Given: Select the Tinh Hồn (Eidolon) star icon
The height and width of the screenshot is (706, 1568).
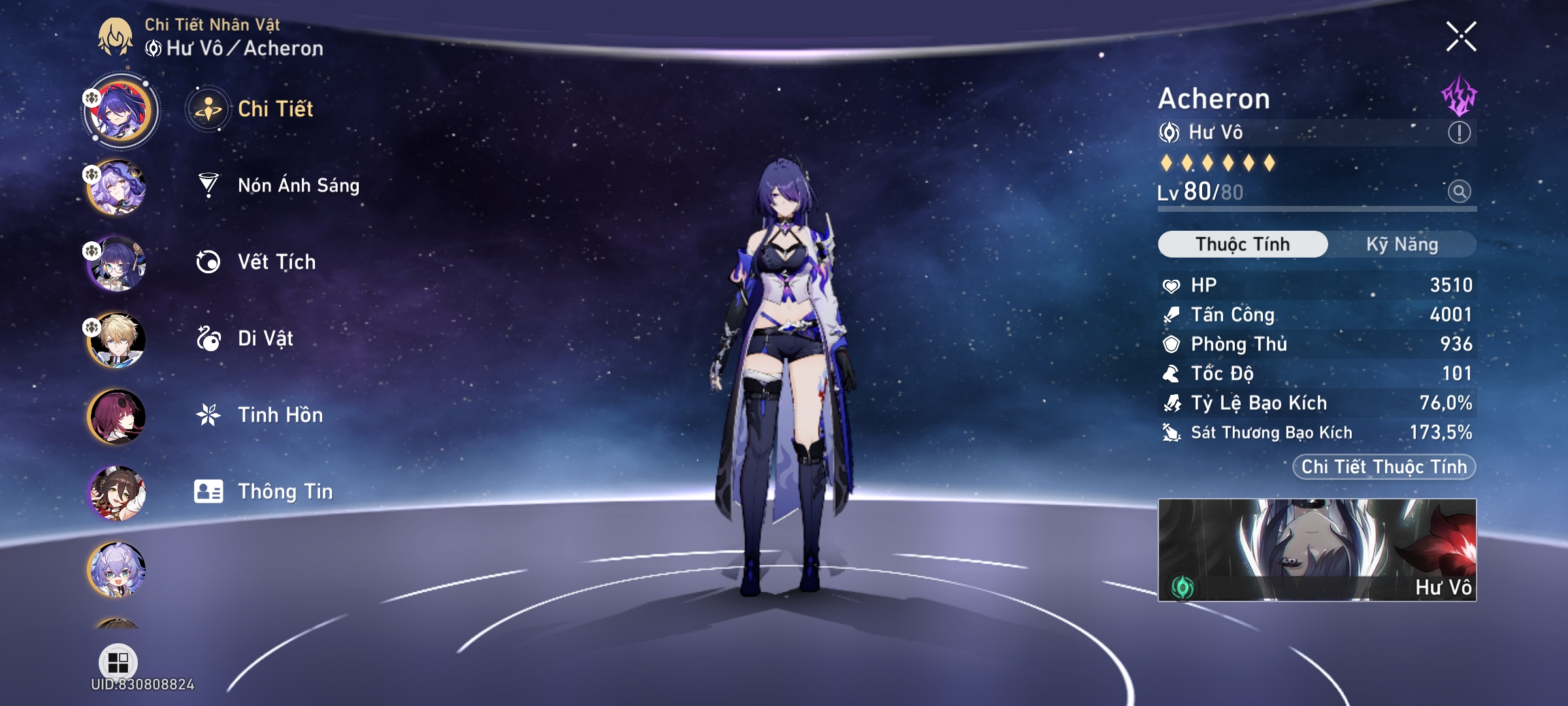Looking at the screenshot, I should tap(208, 414).
